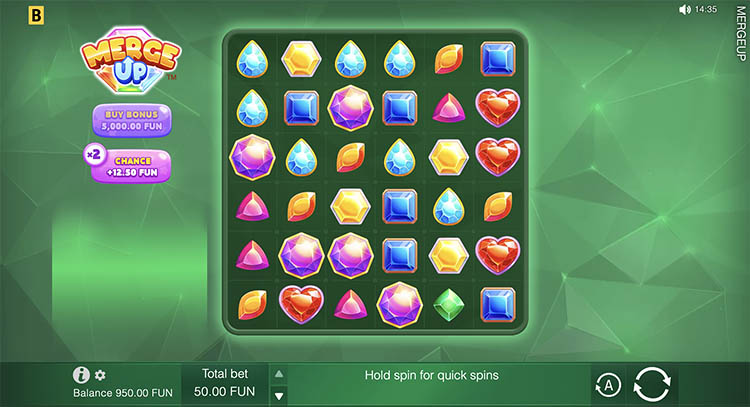Click the Buy Bonus 5,000.00 FUN button

click(132, 119)
